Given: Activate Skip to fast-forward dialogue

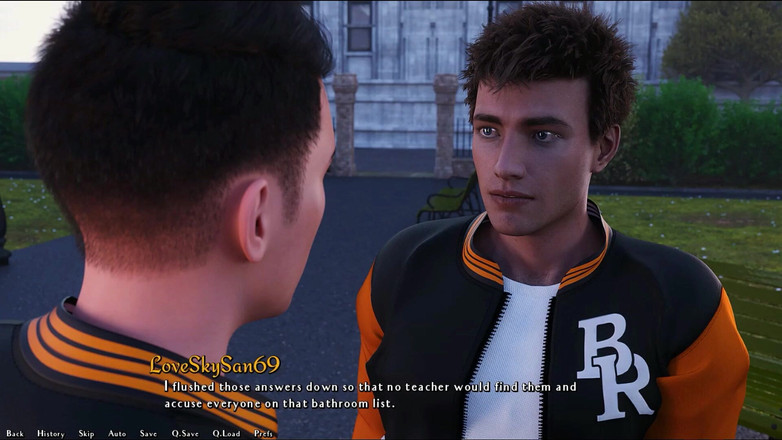Looking at the screenshot, I should (86, 433).
